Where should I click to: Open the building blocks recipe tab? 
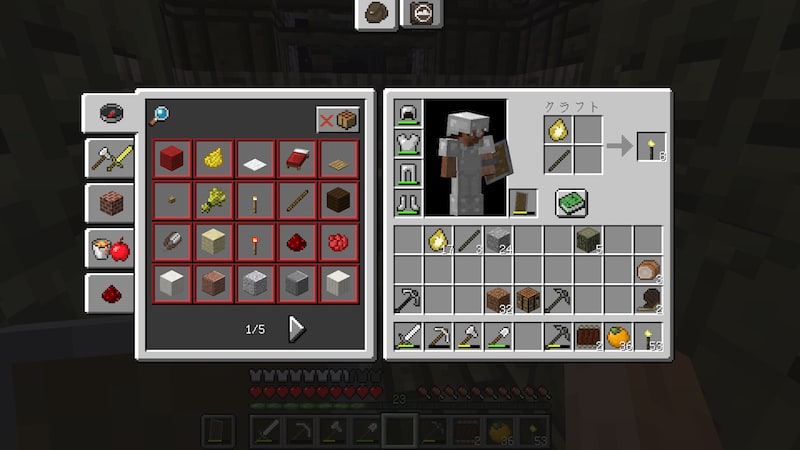click(109, 202)
